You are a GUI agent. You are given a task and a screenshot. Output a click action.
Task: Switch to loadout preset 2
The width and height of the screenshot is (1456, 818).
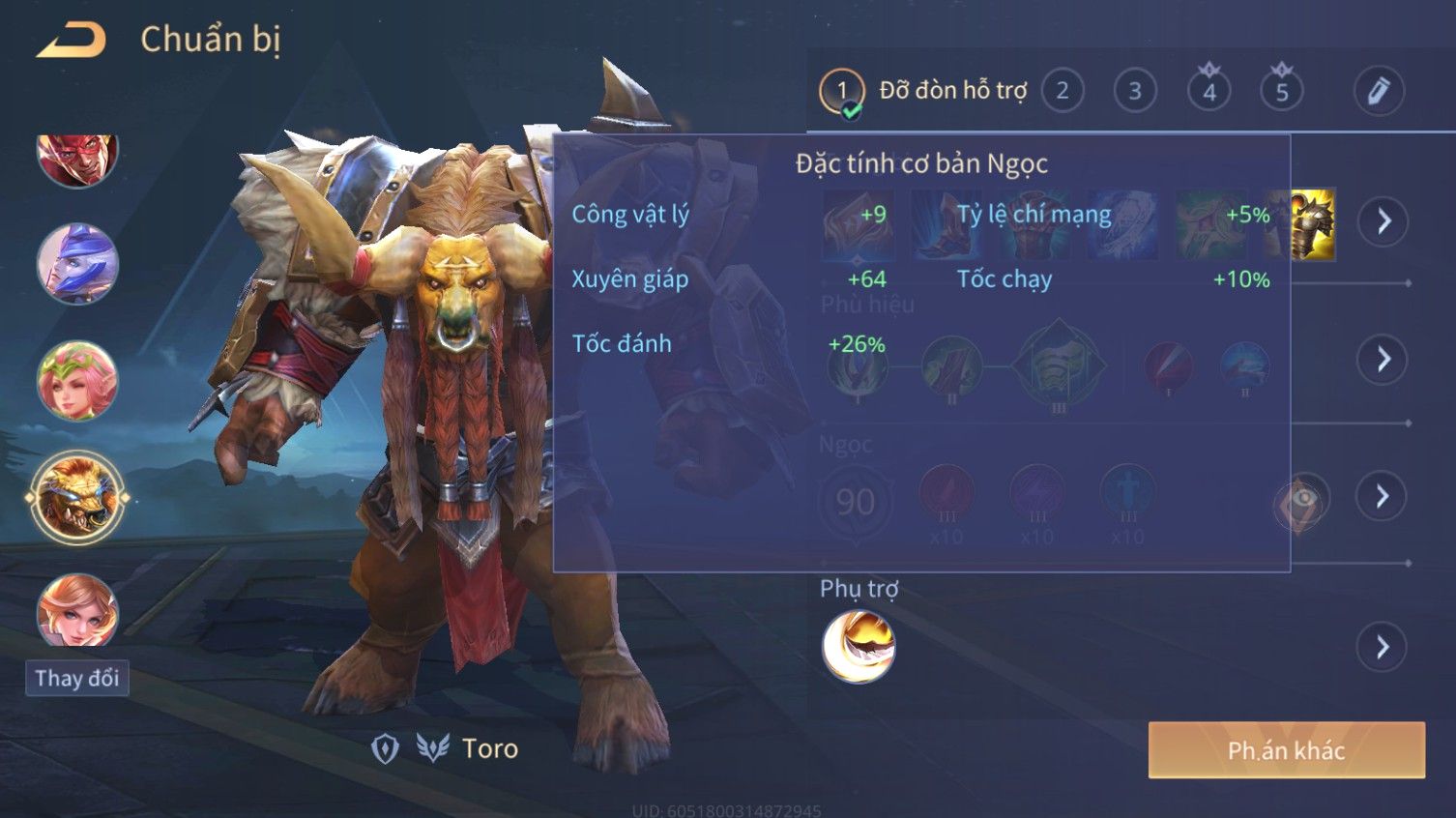point(1063,91)
